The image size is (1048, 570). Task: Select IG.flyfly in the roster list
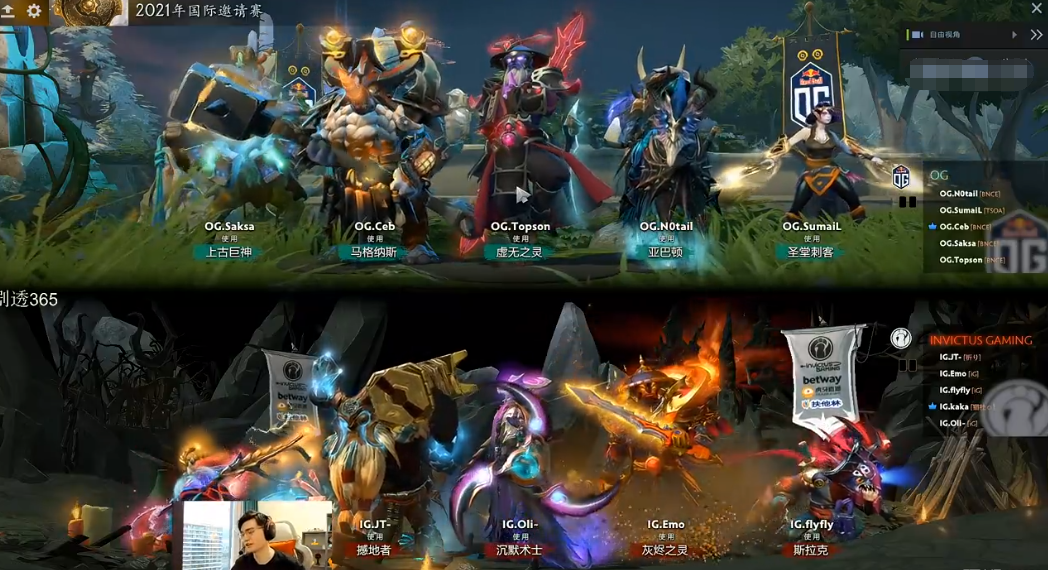pos(954,390)
